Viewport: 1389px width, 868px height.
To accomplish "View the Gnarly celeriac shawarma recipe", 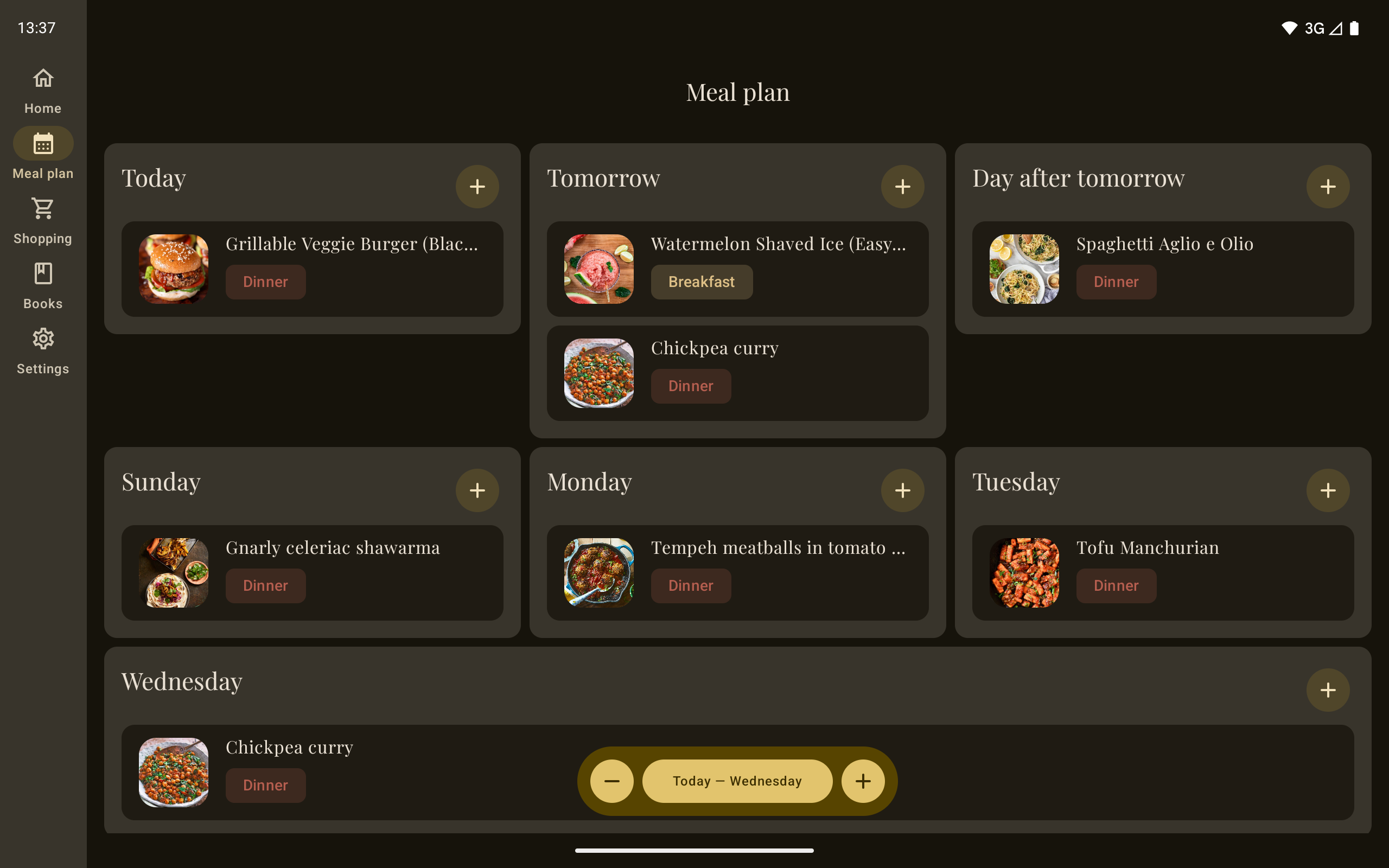I will [333, 548].
